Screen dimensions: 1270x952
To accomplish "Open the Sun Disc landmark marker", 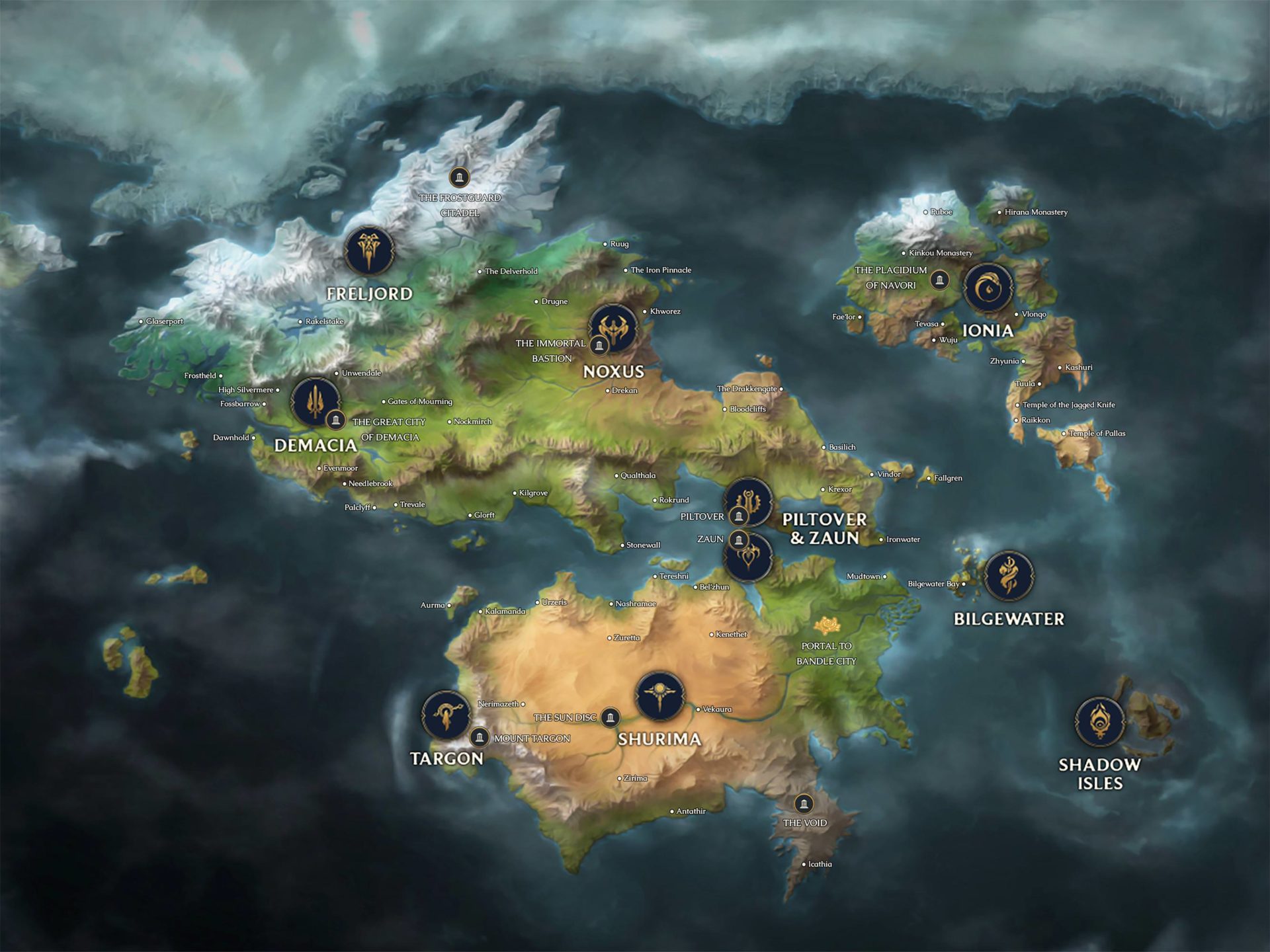I will pos(611,717).
